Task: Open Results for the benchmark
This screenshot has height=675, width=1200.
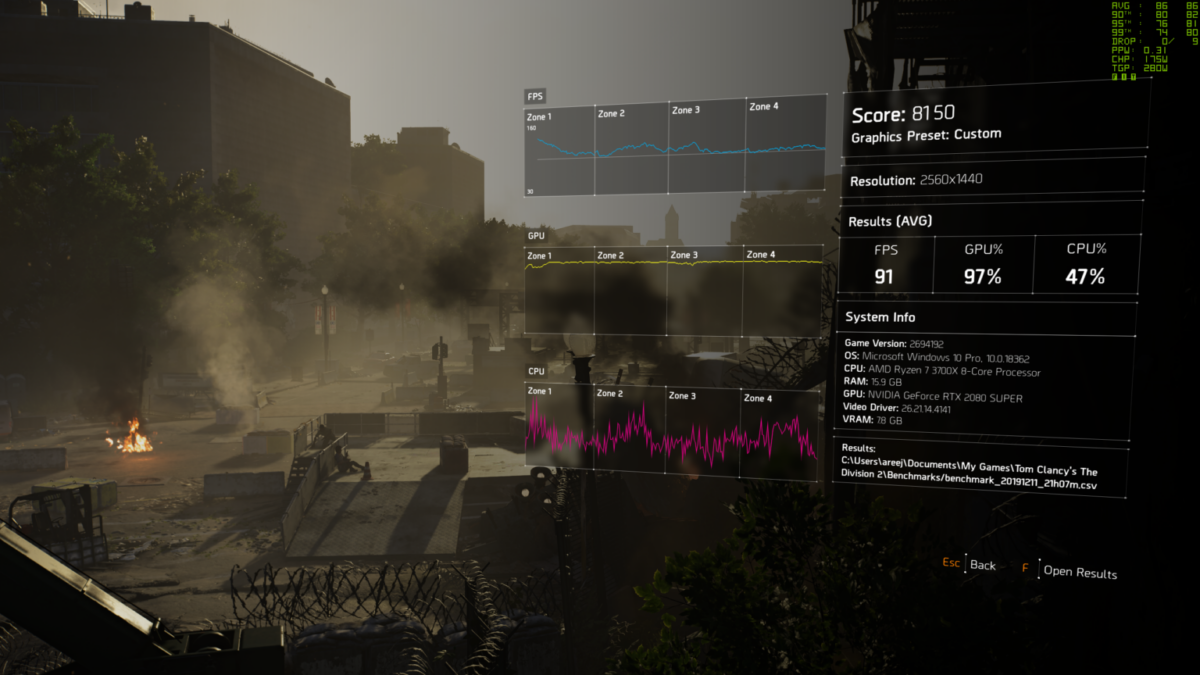Action: coord(1079,572)
